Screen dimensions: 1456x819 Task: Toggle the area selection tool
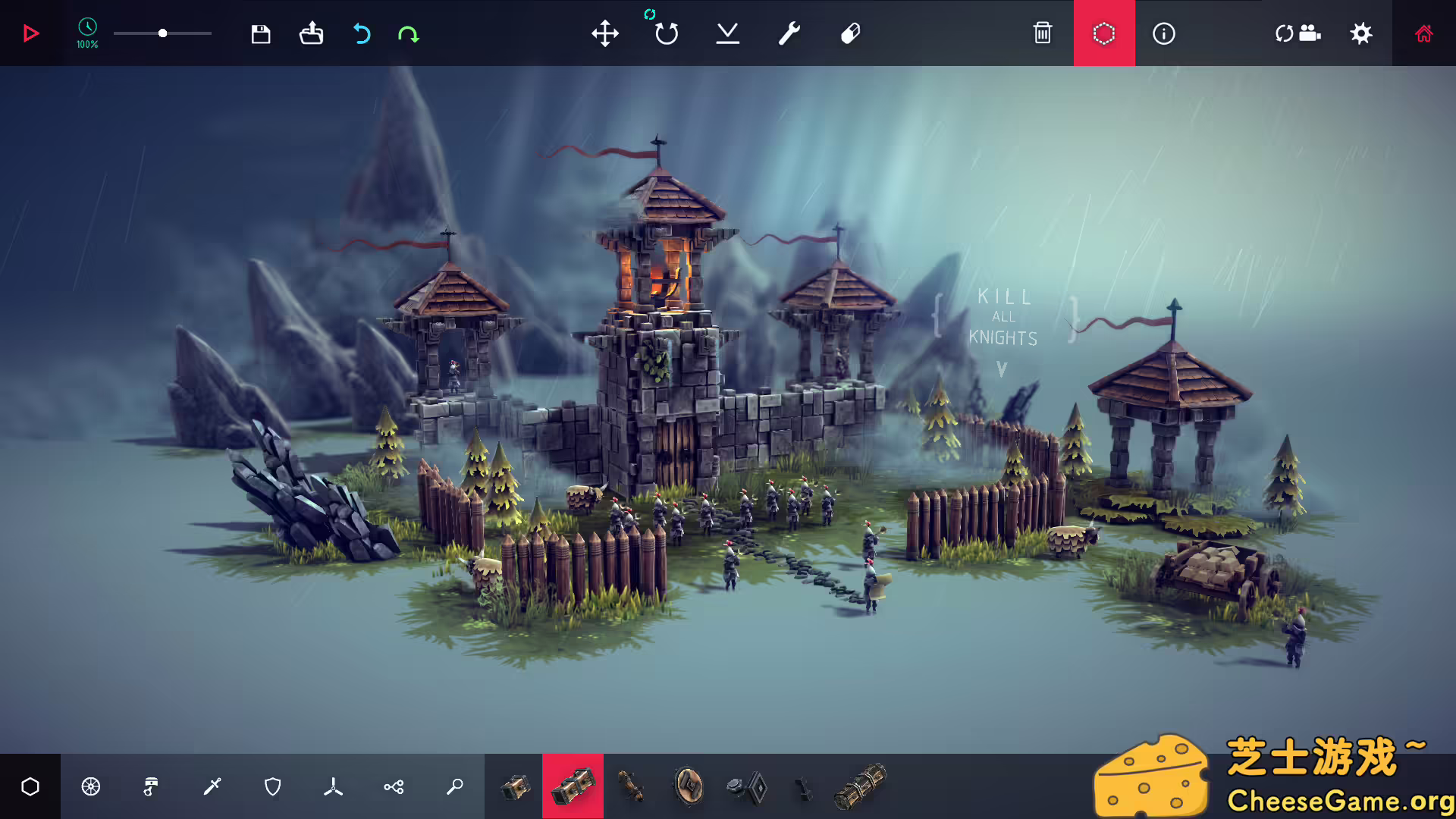click(x=1104, y=33)
